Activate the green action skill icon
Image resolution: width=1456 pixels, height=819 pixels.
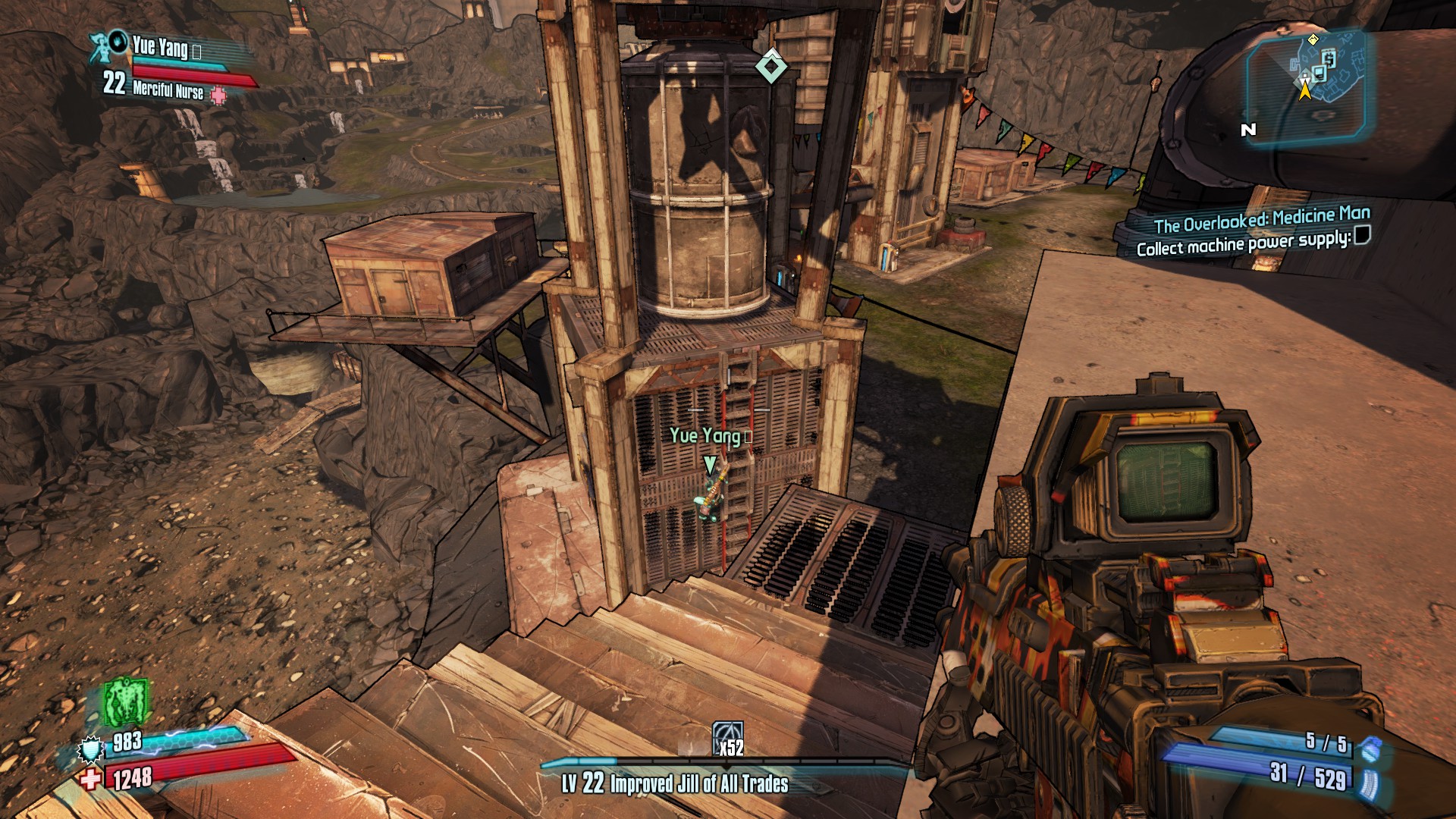(x=125, y=701)
